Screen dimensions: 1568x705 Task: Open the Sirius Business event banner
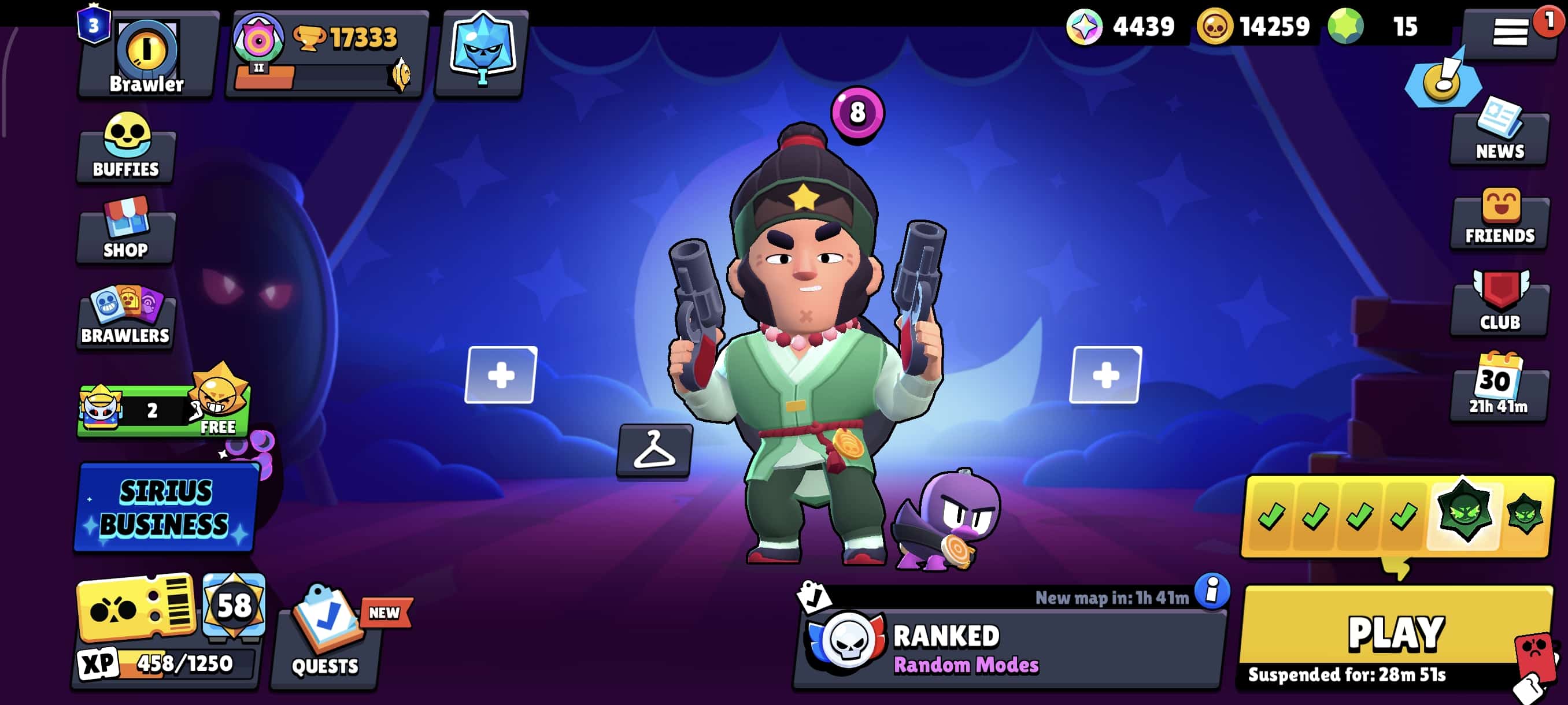click(165, 508)
